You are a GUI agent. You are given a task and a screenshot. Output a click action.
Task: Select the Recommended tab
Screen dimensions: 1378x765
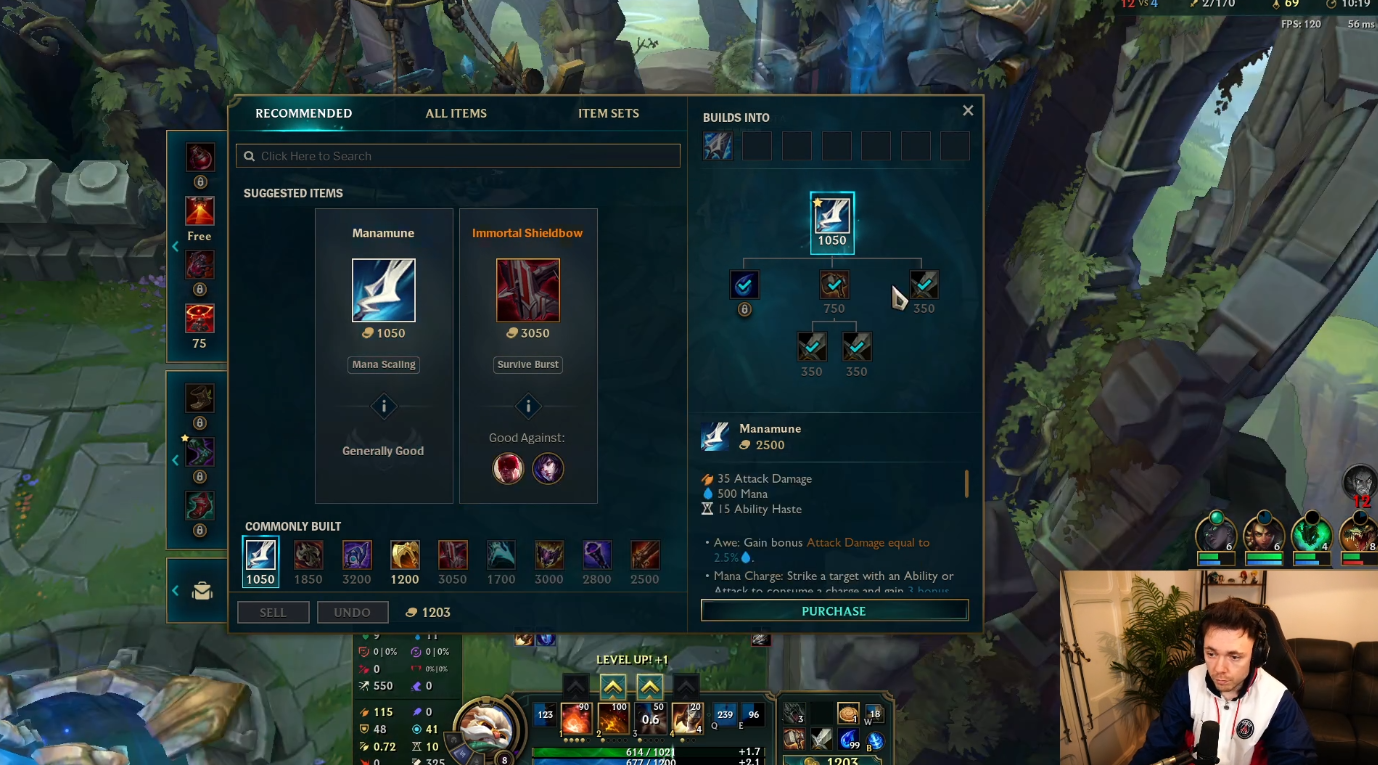303,114
